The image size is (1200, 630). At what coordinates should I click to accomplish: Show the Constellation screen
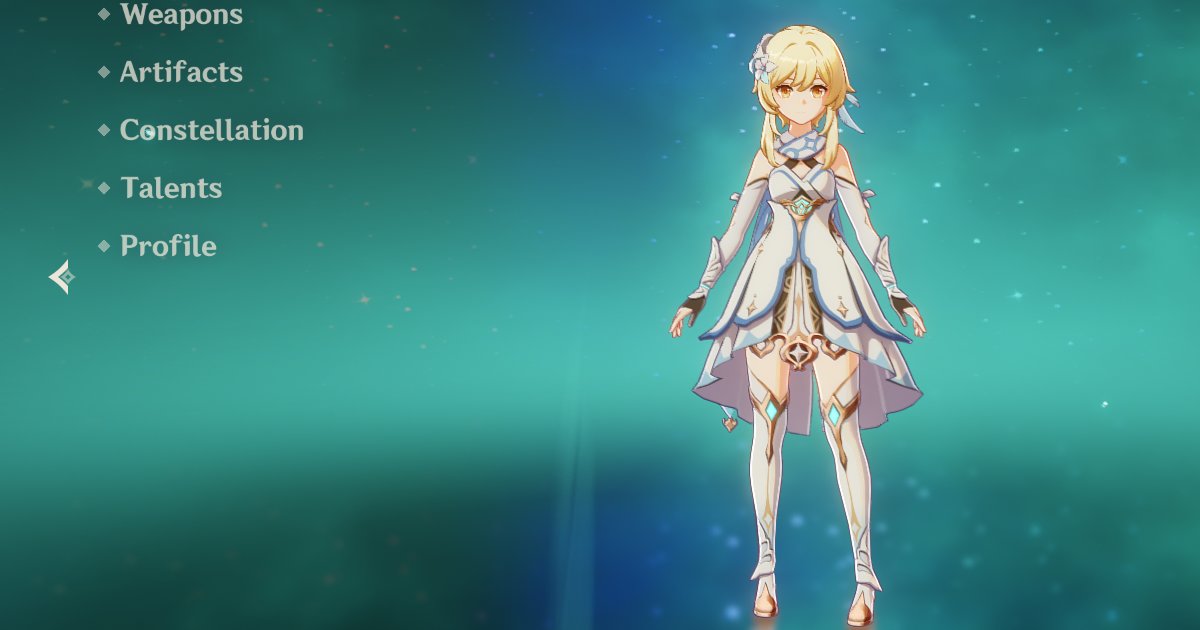211,130
